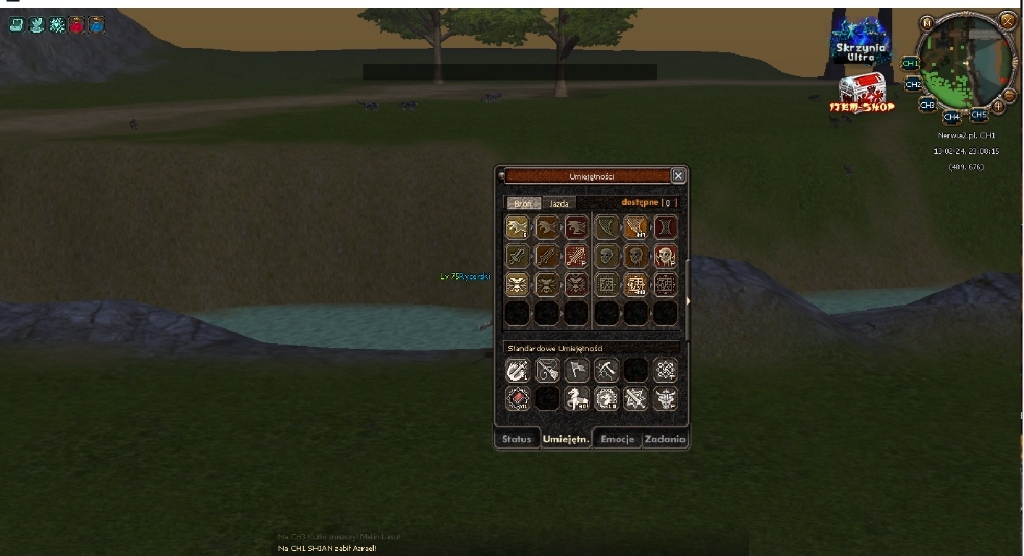Open the Skrzynia Ultra chest button
Image resolution: width=1024 pixels, height=556 pixels.
click(860, 42)
